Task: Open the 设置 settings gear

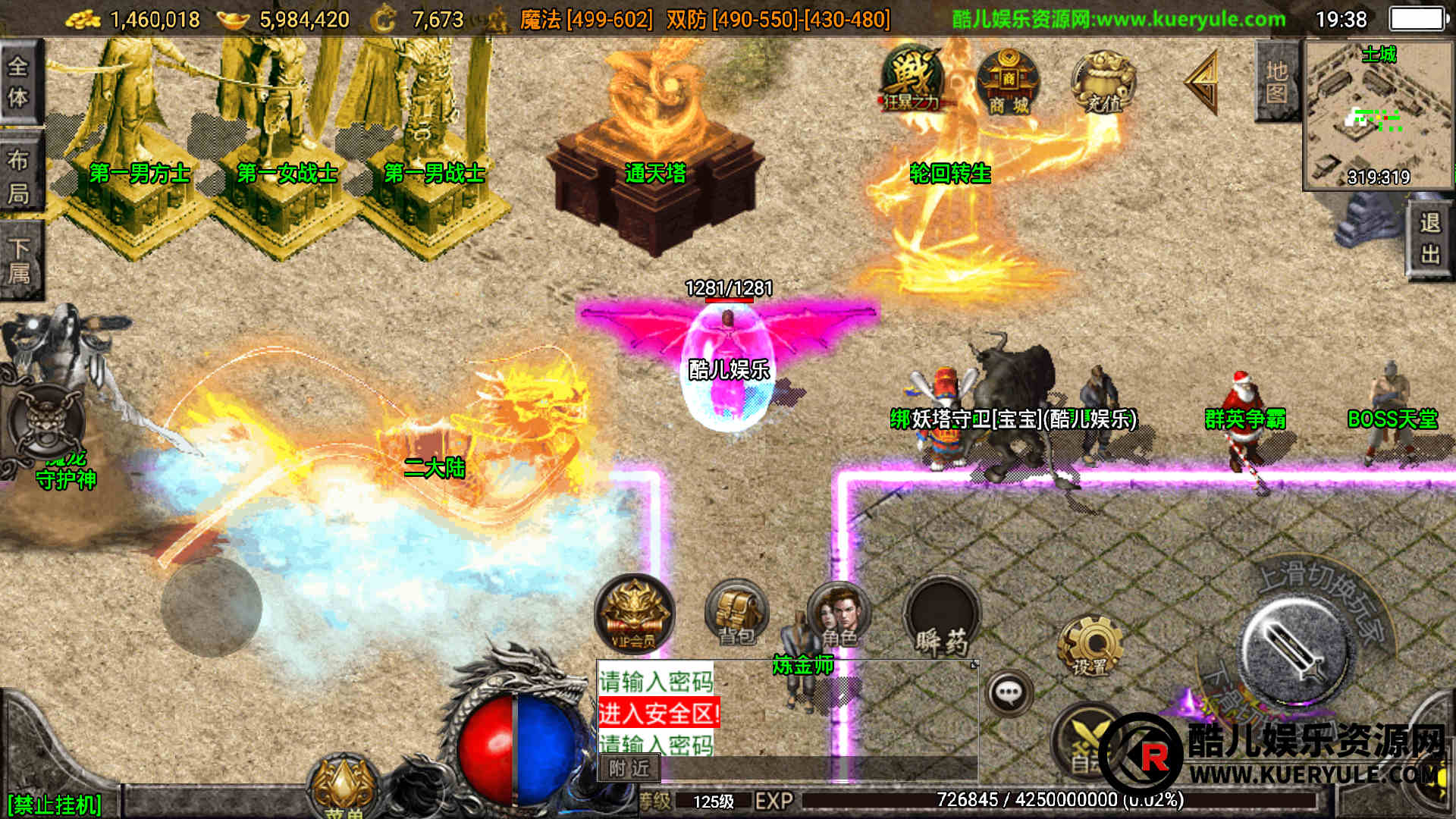Action: (1090, 646)
